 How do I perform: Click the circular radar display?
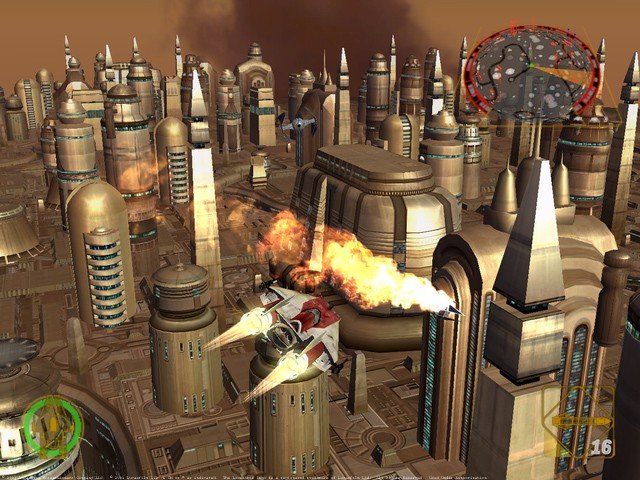point(531,72)
